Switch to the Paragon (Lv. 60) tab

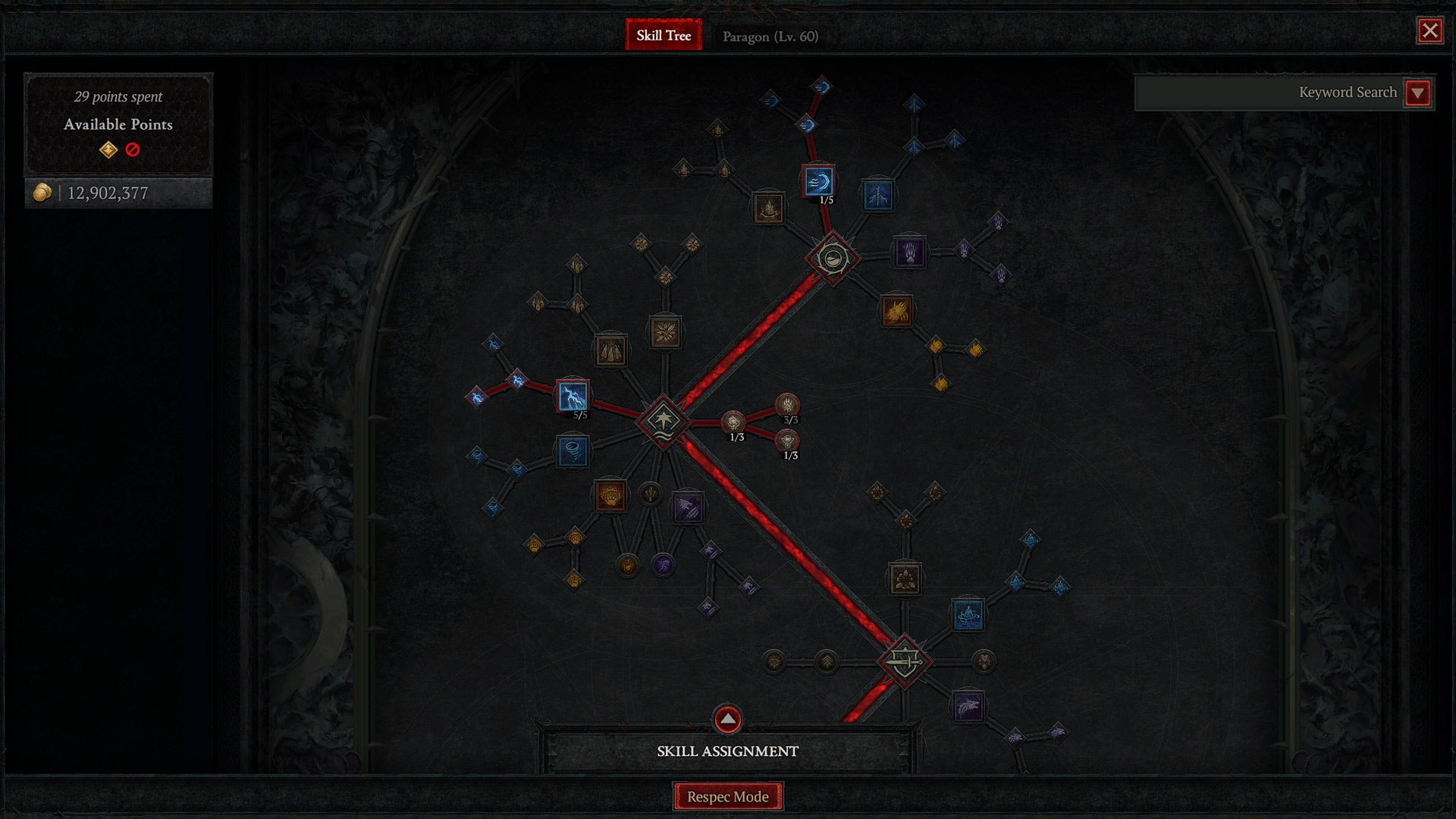(x=770, y=36)
